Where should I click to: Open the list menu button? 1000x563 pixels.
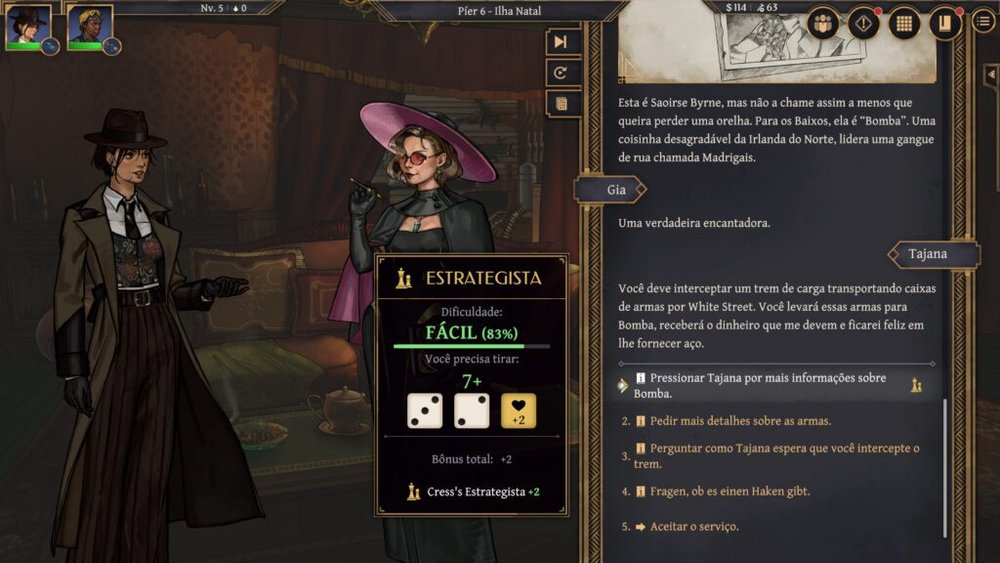coord(983,22)
